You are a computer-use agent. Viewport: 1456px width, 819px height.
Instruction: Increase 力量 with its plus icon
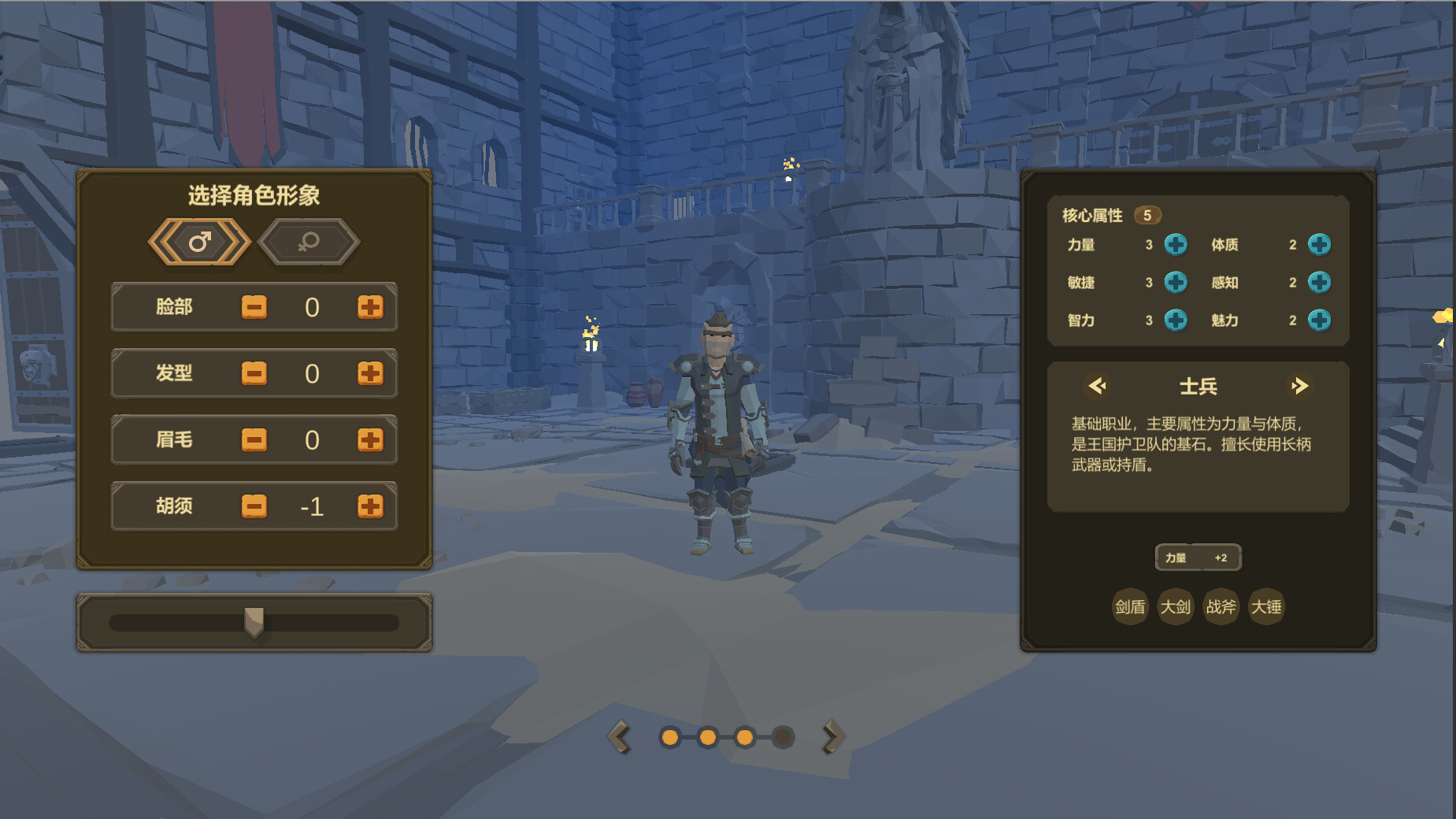coord(1176,245)
